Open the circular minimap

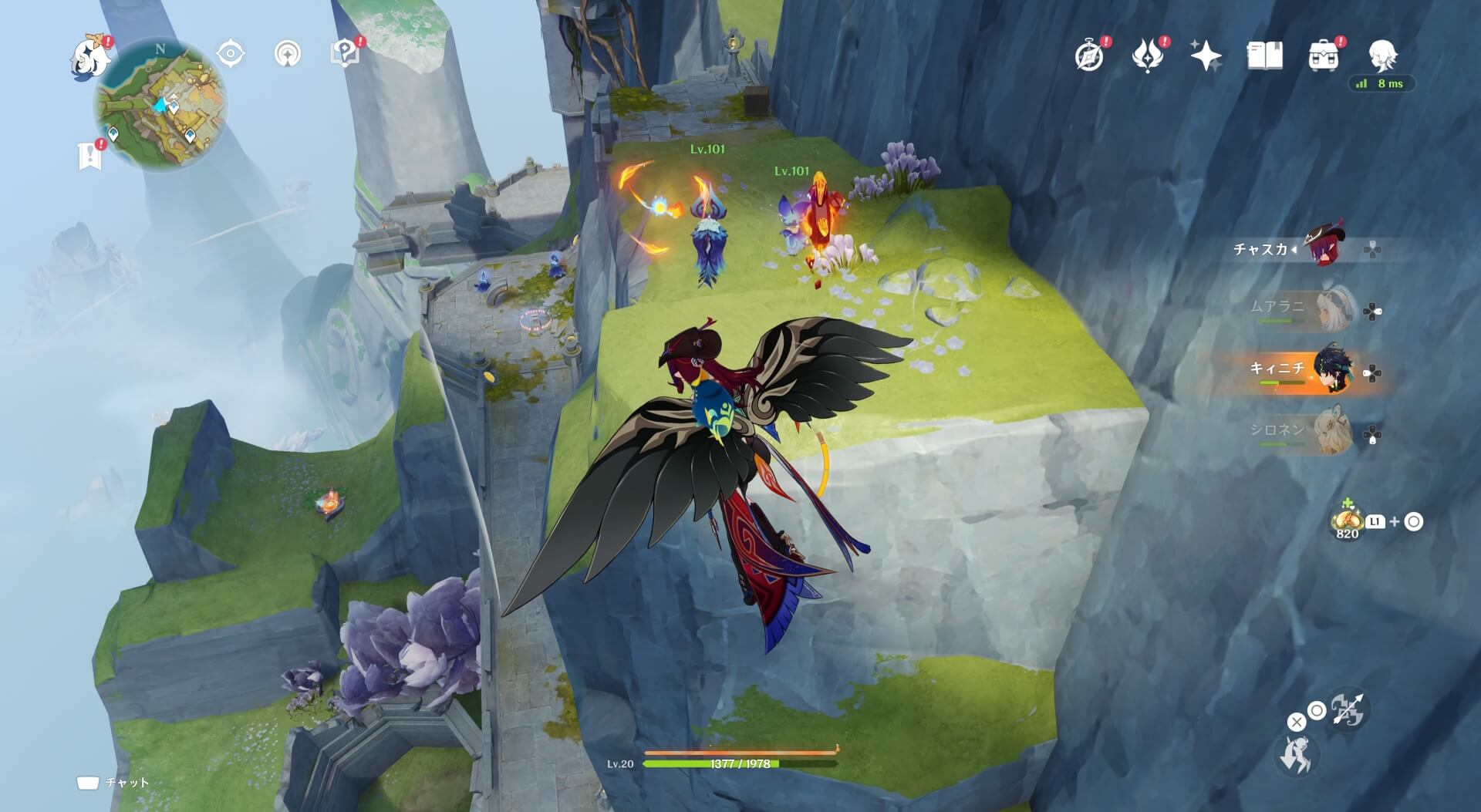coord(160,104)
